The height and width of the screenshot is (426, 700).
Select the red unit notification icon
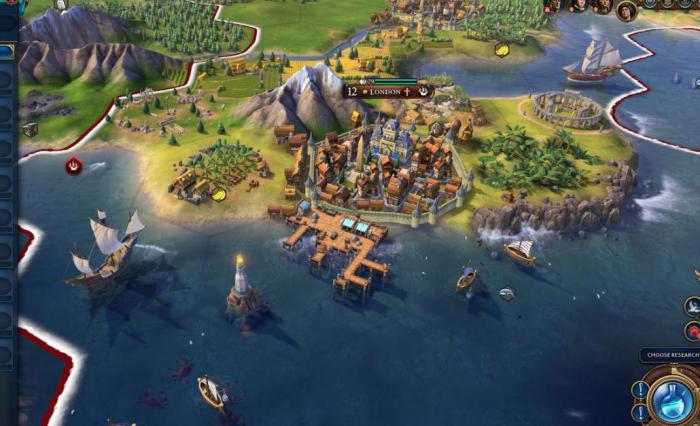click(692, 331)
